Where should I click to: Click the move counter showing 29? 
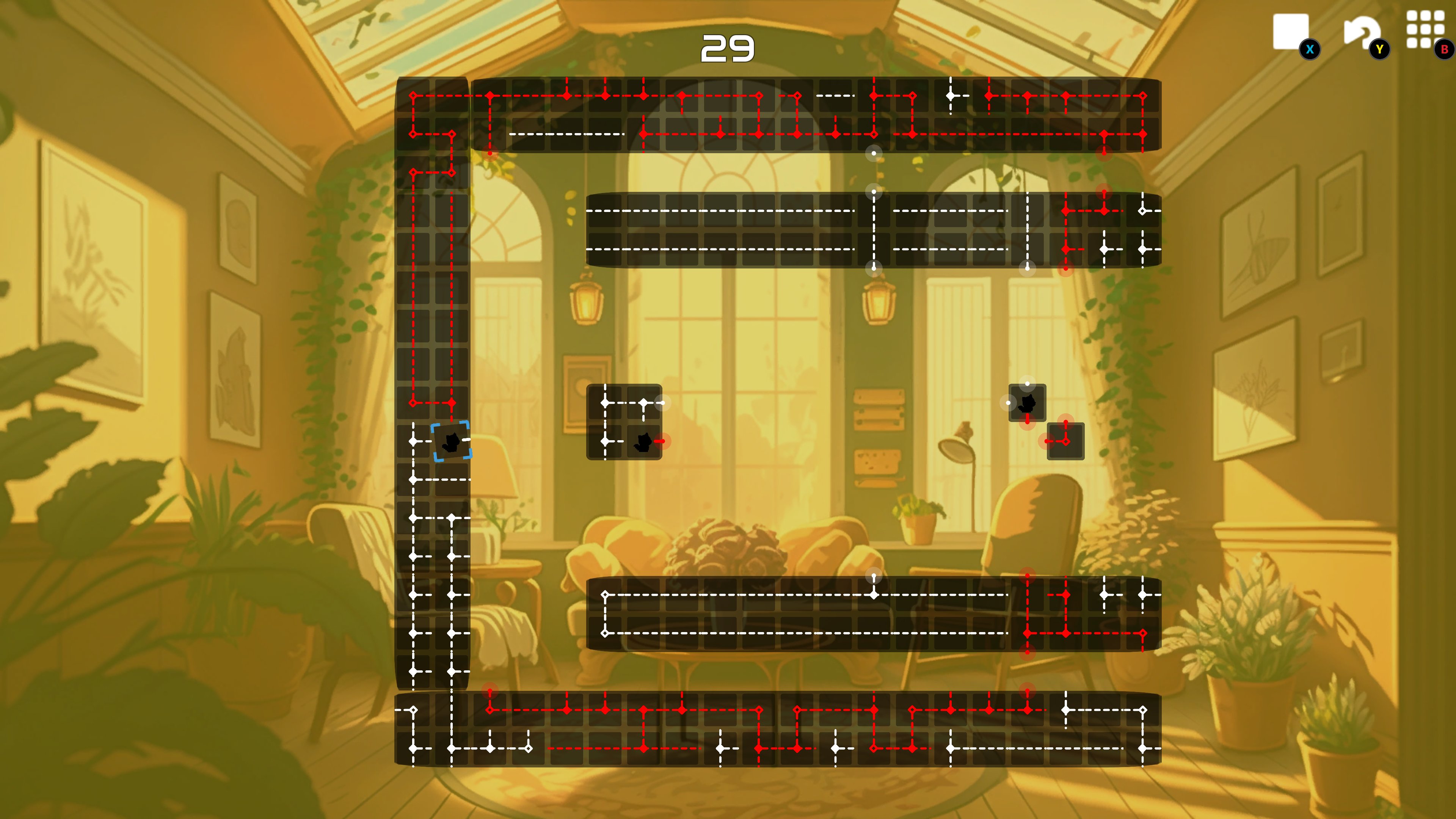[x=728, y=48]
